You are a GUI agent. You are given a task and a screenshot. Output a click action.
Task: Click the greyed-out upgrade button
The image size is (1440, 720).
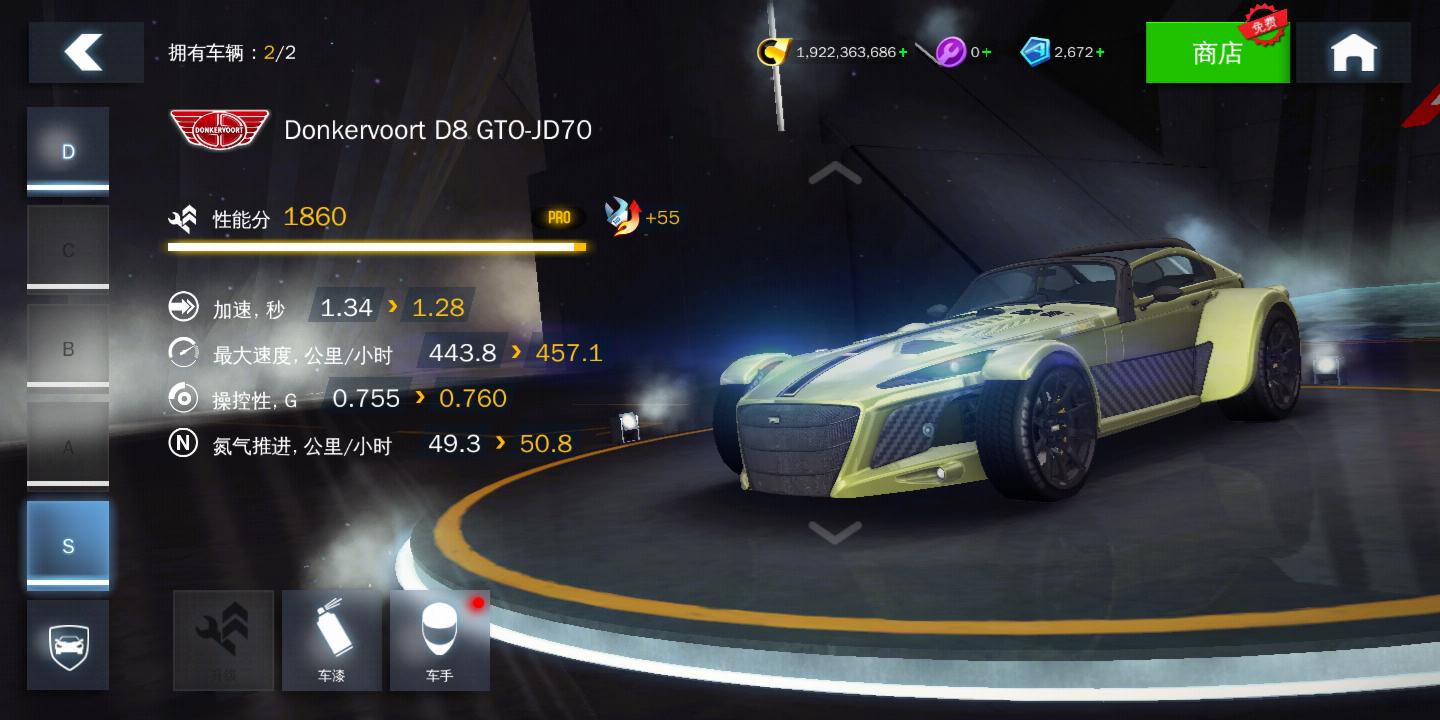223,640
